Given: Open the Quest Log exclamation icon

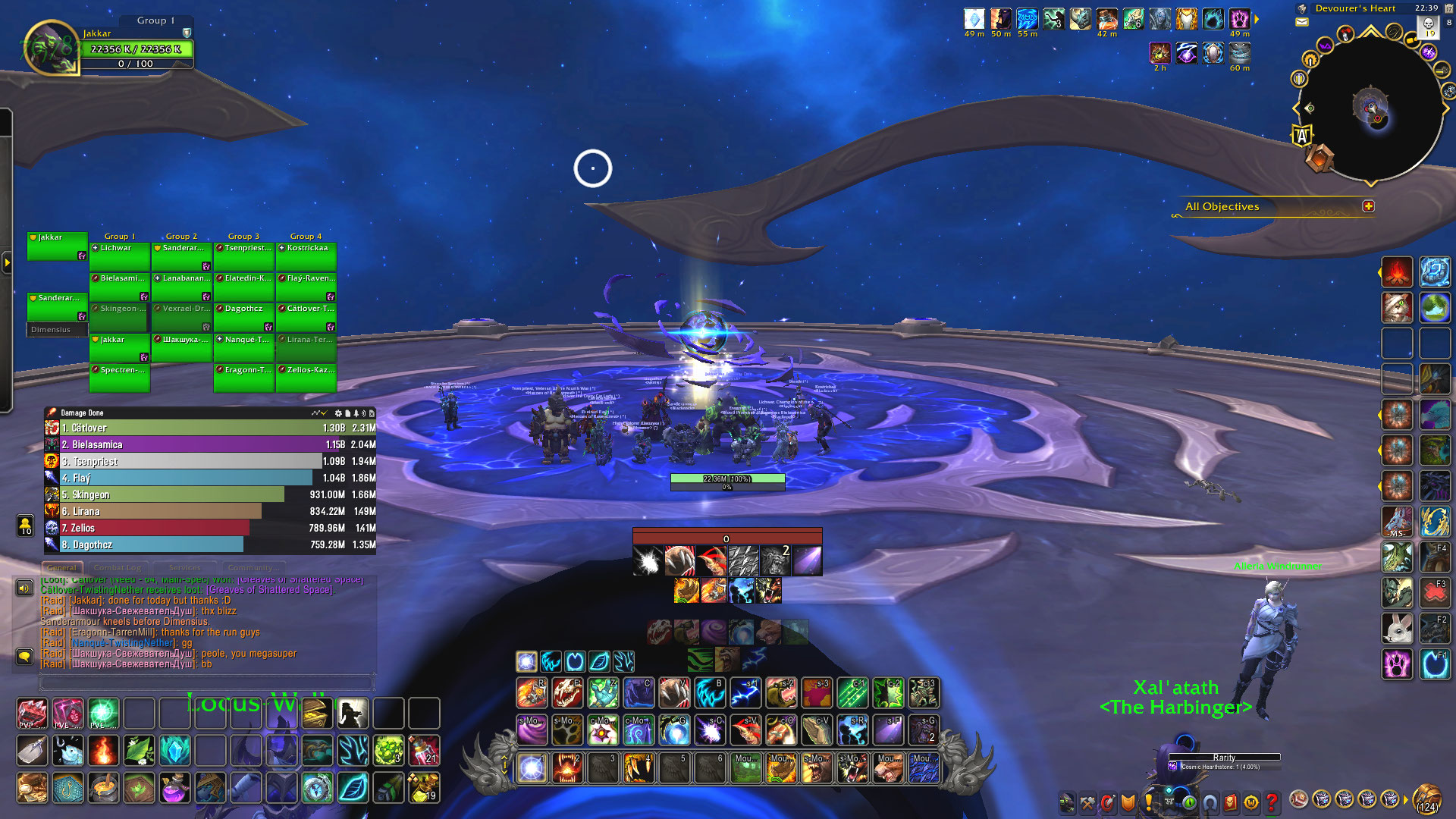Looking at the screenshot, I should [x=1148, y=802].
